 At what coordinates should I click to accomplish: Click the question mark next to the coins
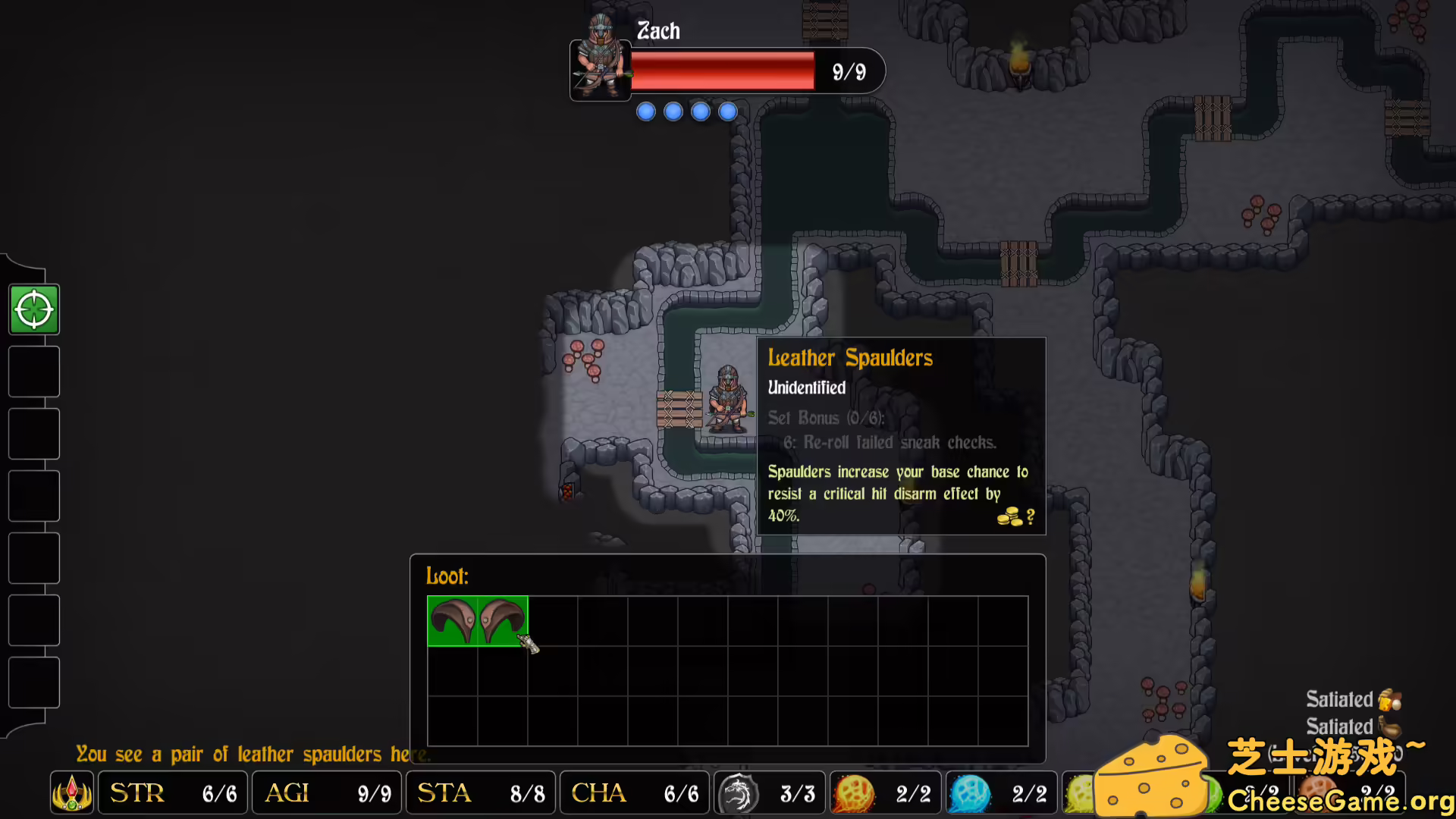click(x=1030, y=517)
